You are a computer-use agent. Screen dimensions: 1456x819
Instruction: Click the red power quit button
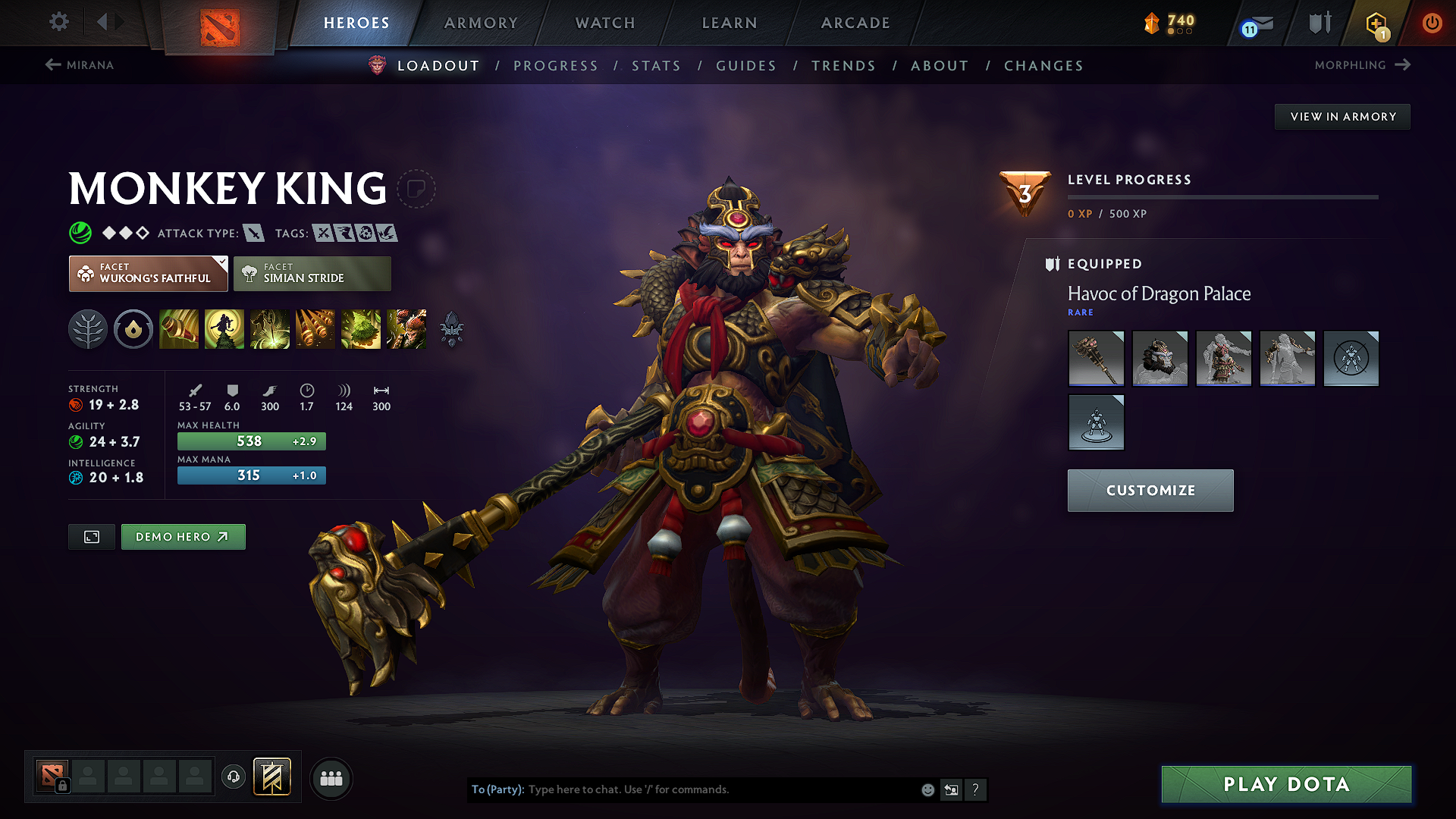click(1432, 23)
